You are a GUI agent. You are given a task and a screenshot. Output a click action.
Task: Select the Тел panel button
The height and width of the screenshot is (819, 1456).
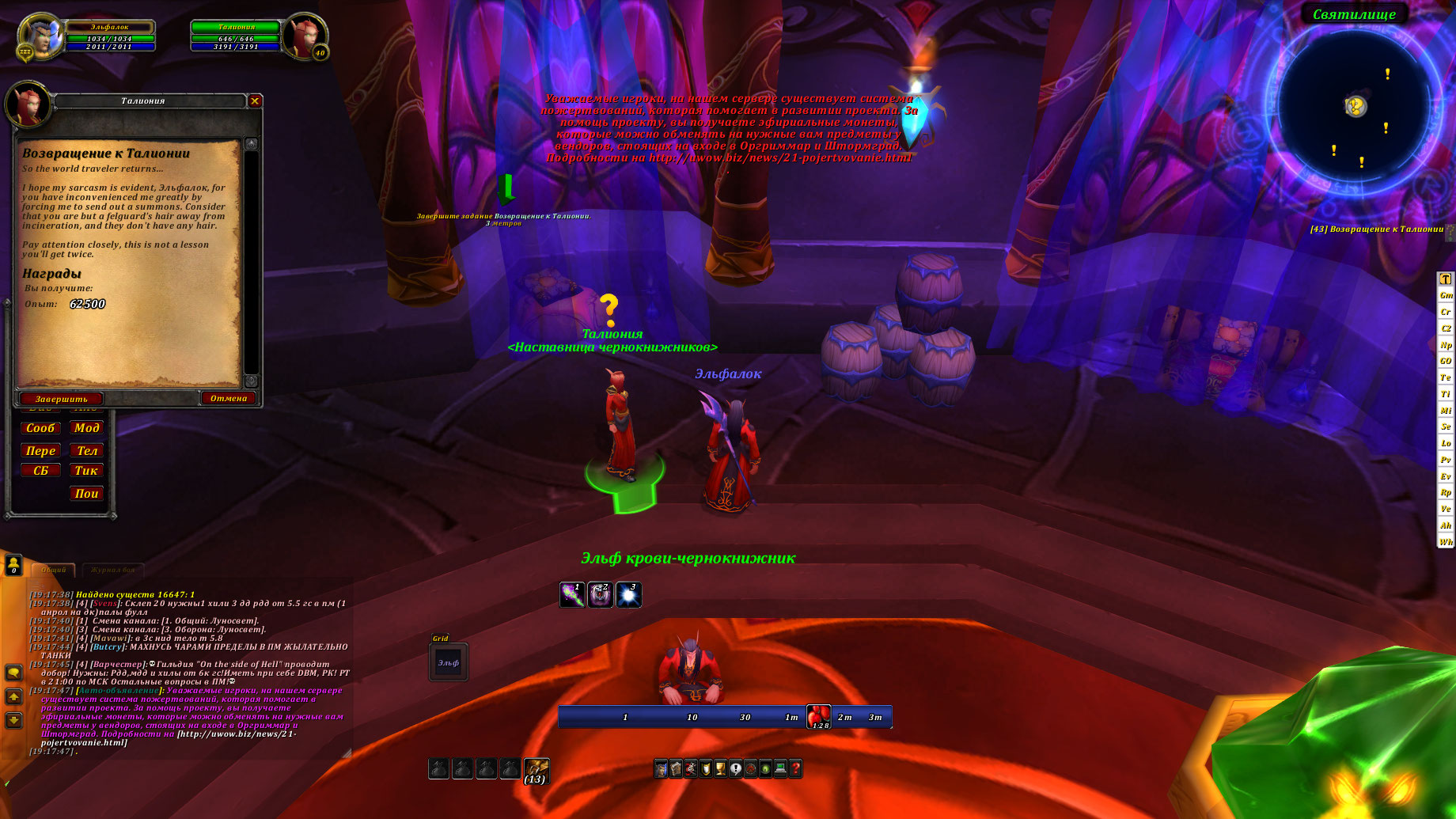point(86,451)
